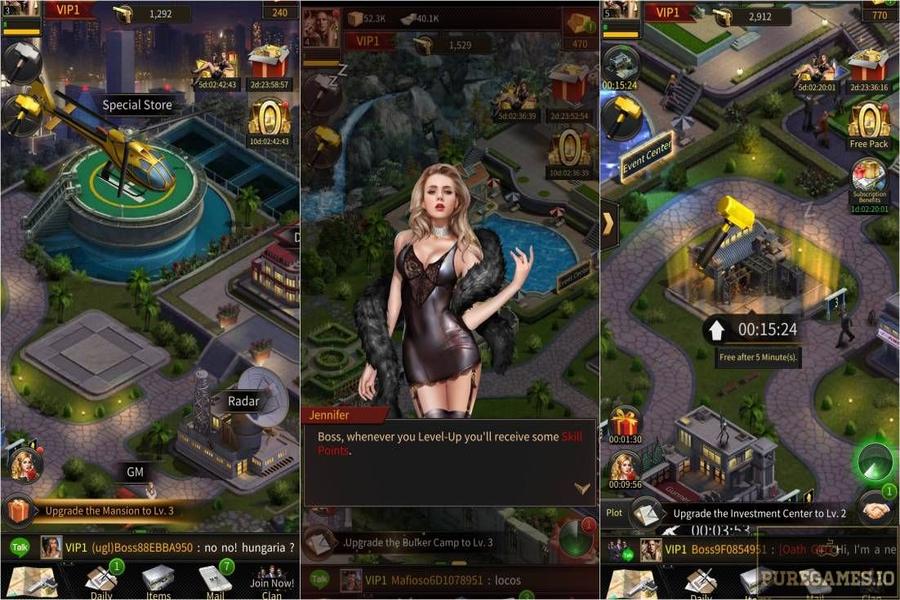Open the handshake alliance help icon
This screenshot has height=600, width=900.
[x=877, y=510]
